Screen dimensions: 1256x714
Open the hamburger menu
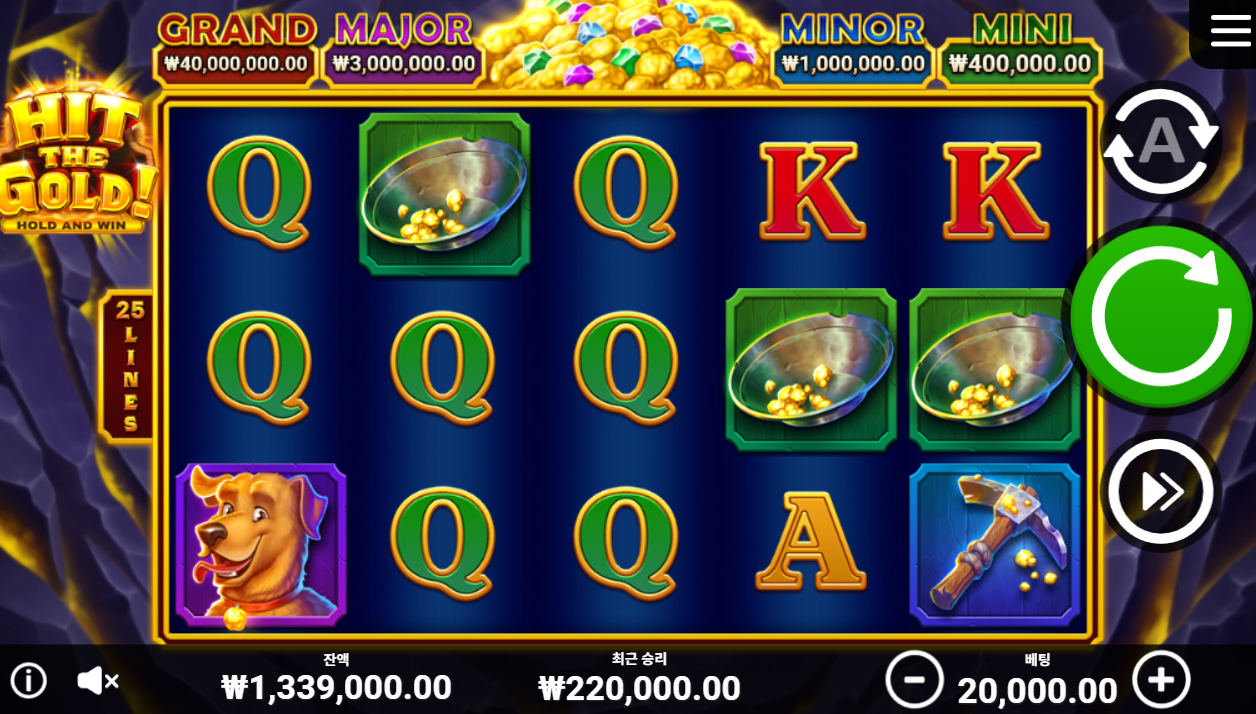[x=1229, y=31]
